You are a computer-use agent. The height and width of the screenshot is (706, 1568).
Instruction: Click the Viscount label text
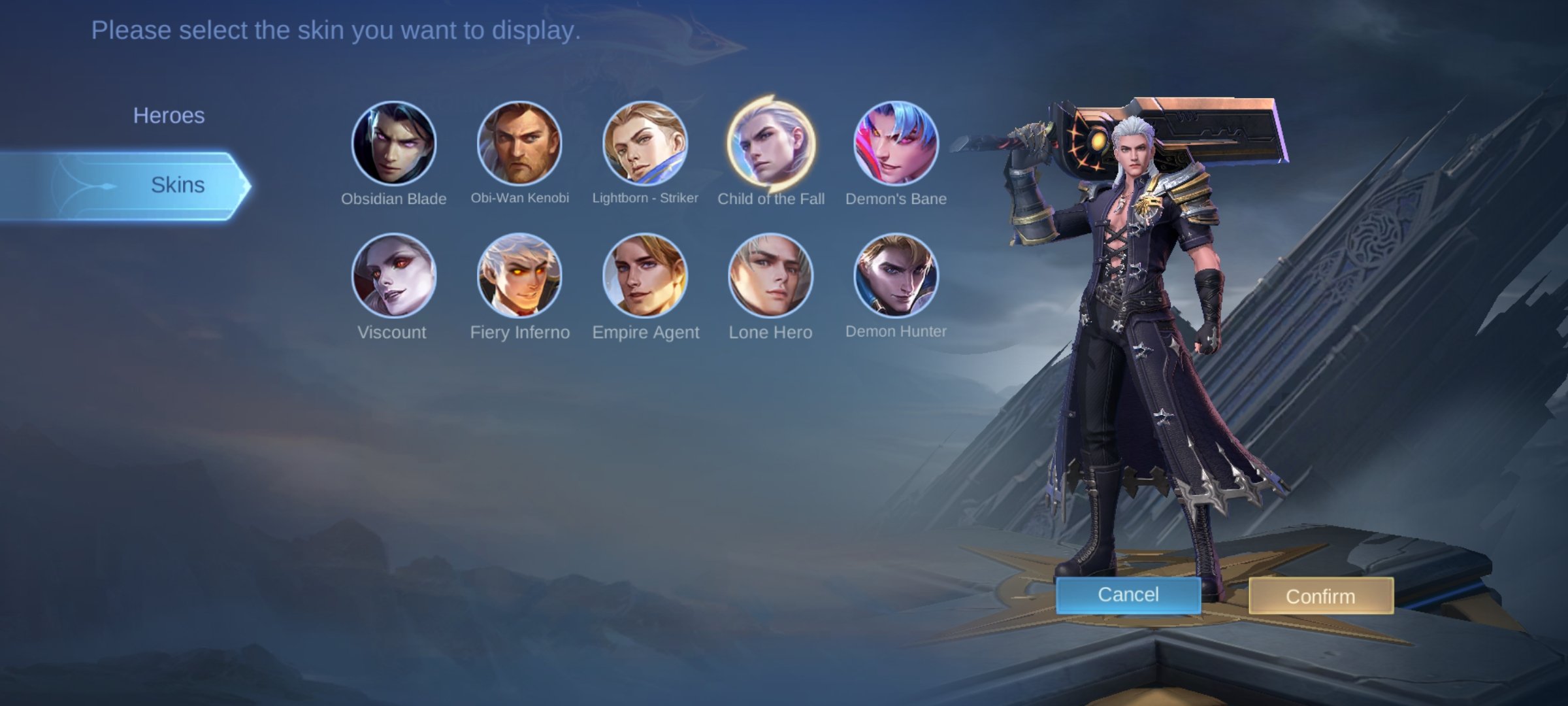[389, 331]
